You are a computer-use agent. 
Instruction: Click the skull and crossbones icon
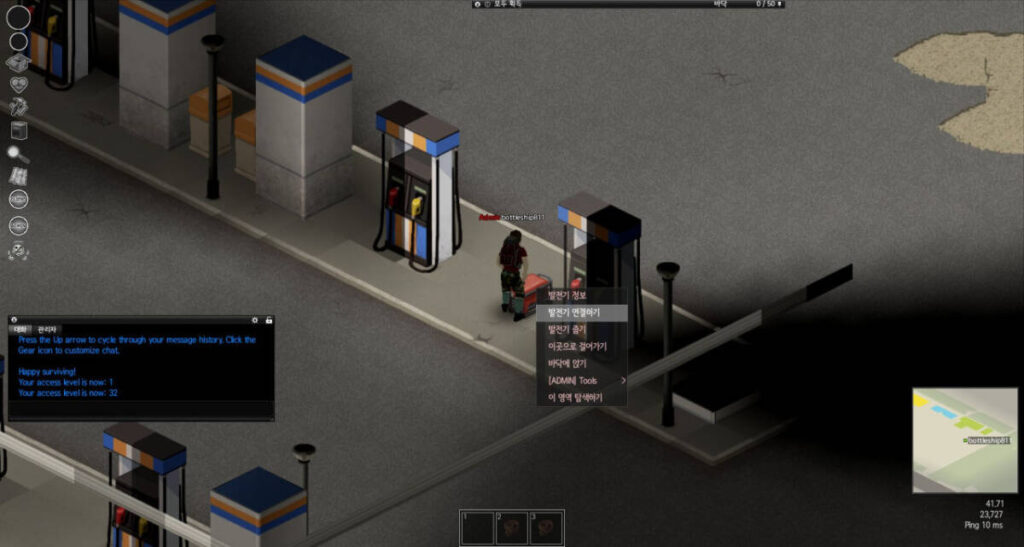click(x=19, y=250)
